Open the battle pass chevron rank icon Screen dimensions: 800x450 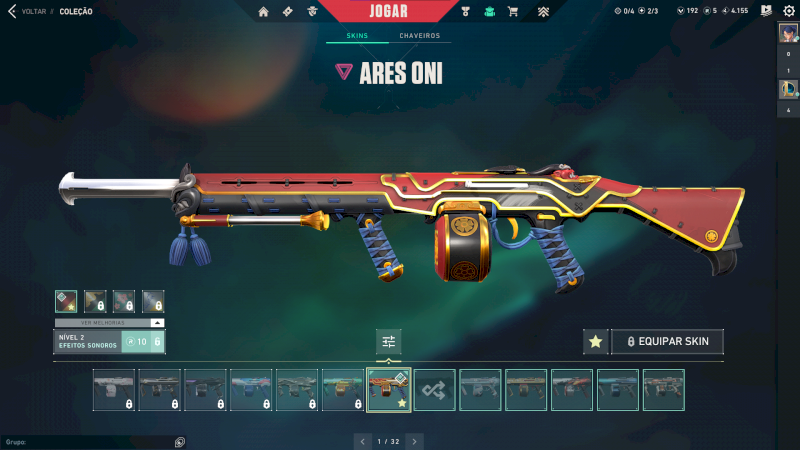(x=543, y=12)
